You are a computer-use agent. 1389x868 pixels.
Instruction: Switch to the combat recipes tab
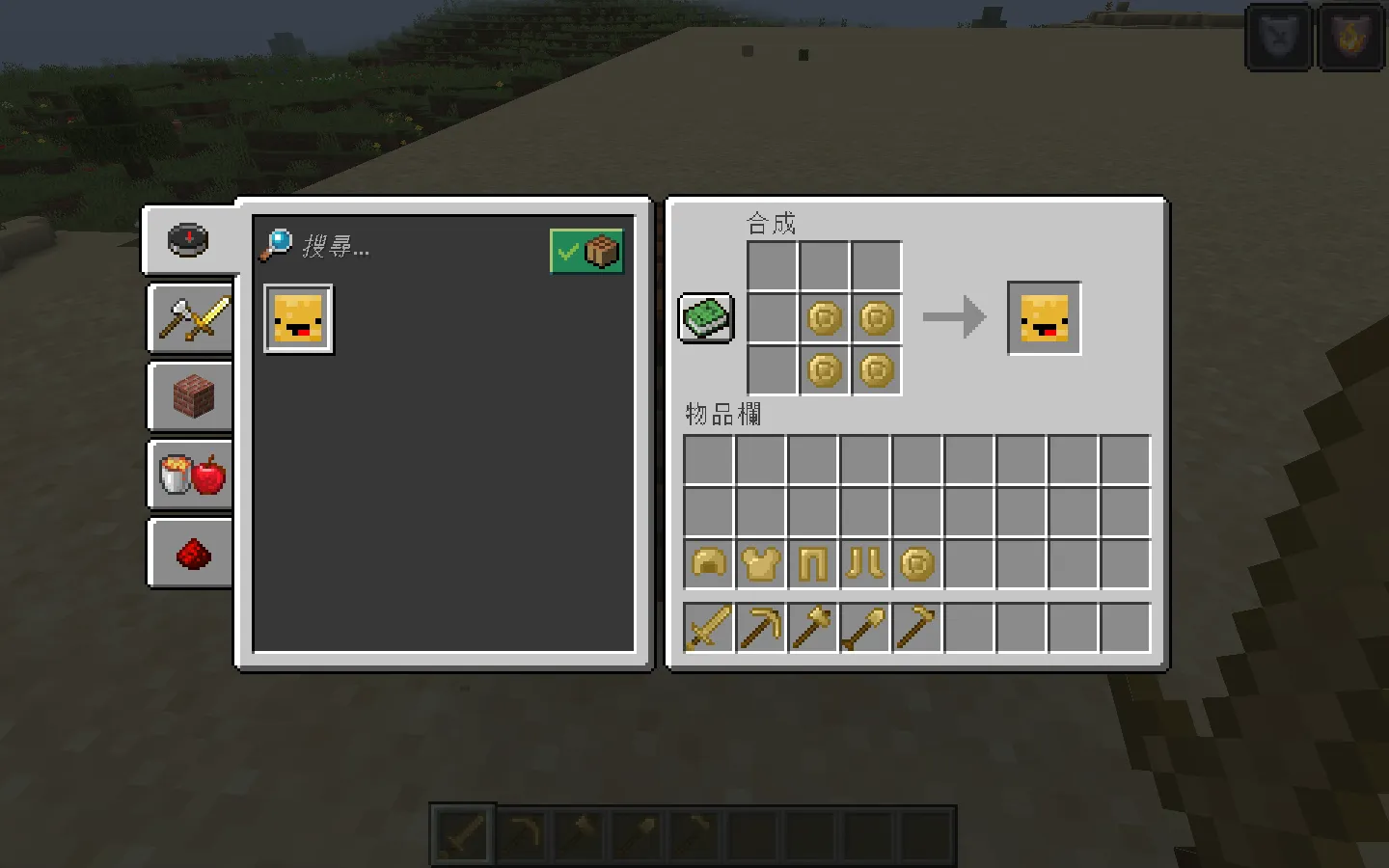[190, 318]
